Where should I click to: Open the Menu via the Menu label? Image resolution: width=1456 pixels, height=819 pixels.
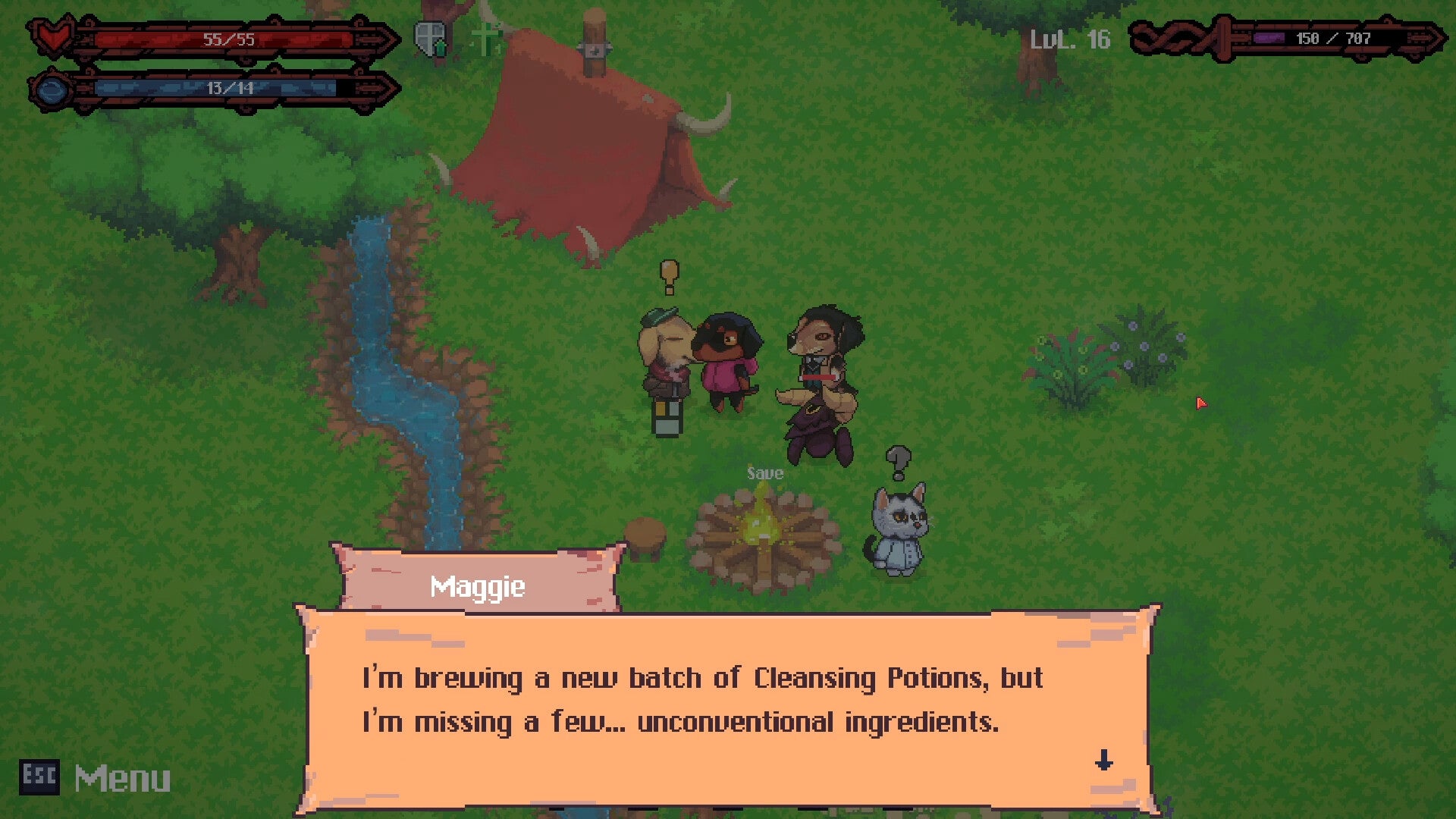123,777
